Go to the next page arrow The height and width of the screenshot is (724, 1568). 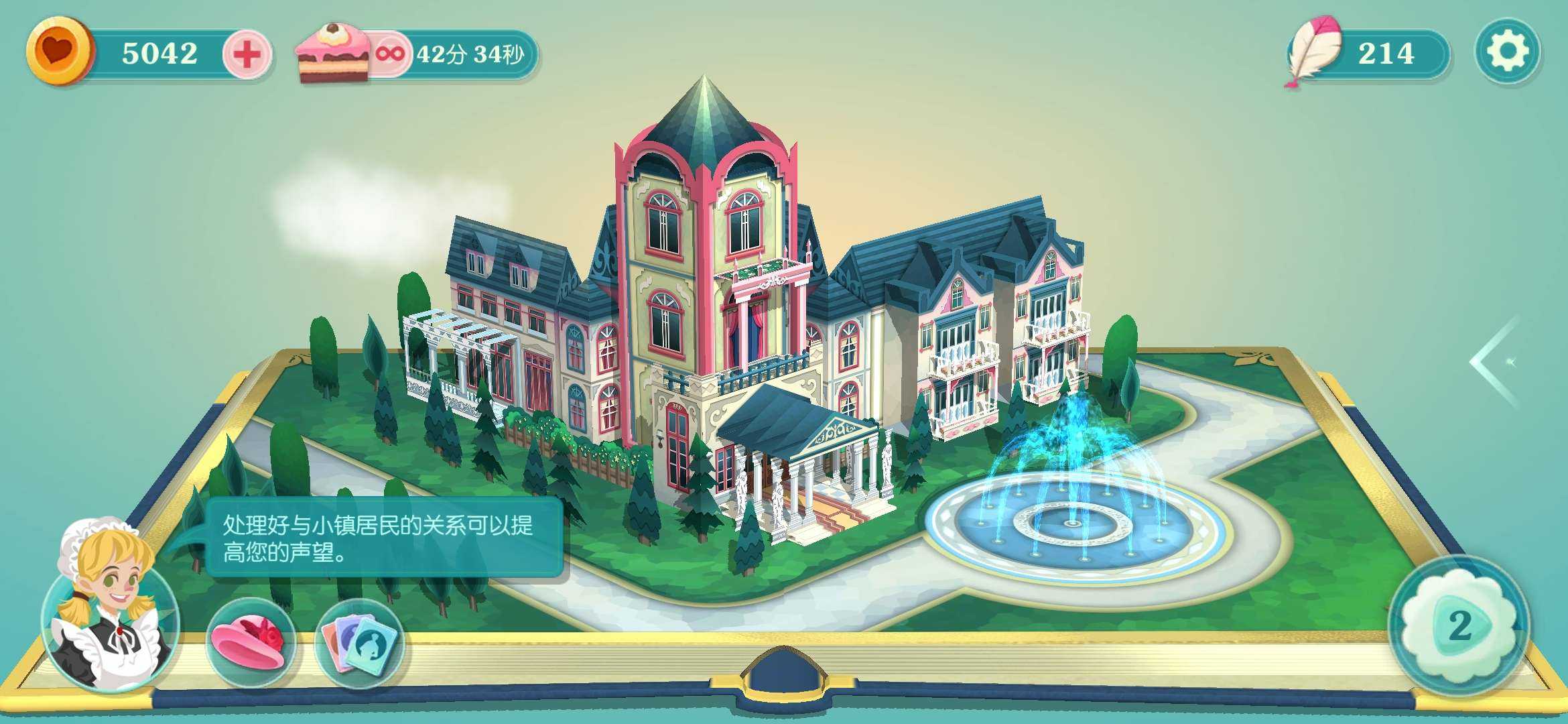tap(1495, 362)
